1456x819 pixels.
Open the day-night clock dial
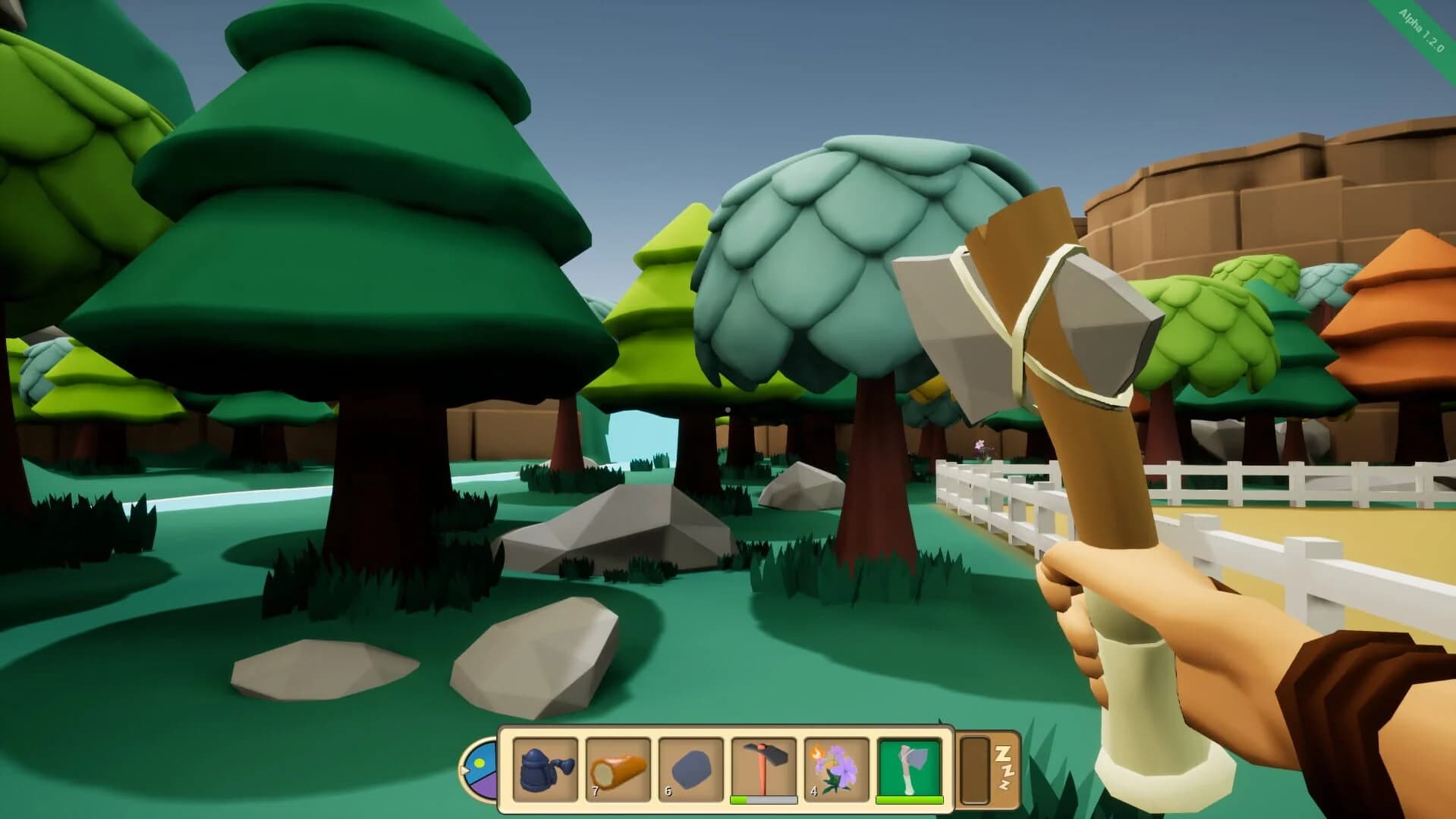(x=483, y=768)
